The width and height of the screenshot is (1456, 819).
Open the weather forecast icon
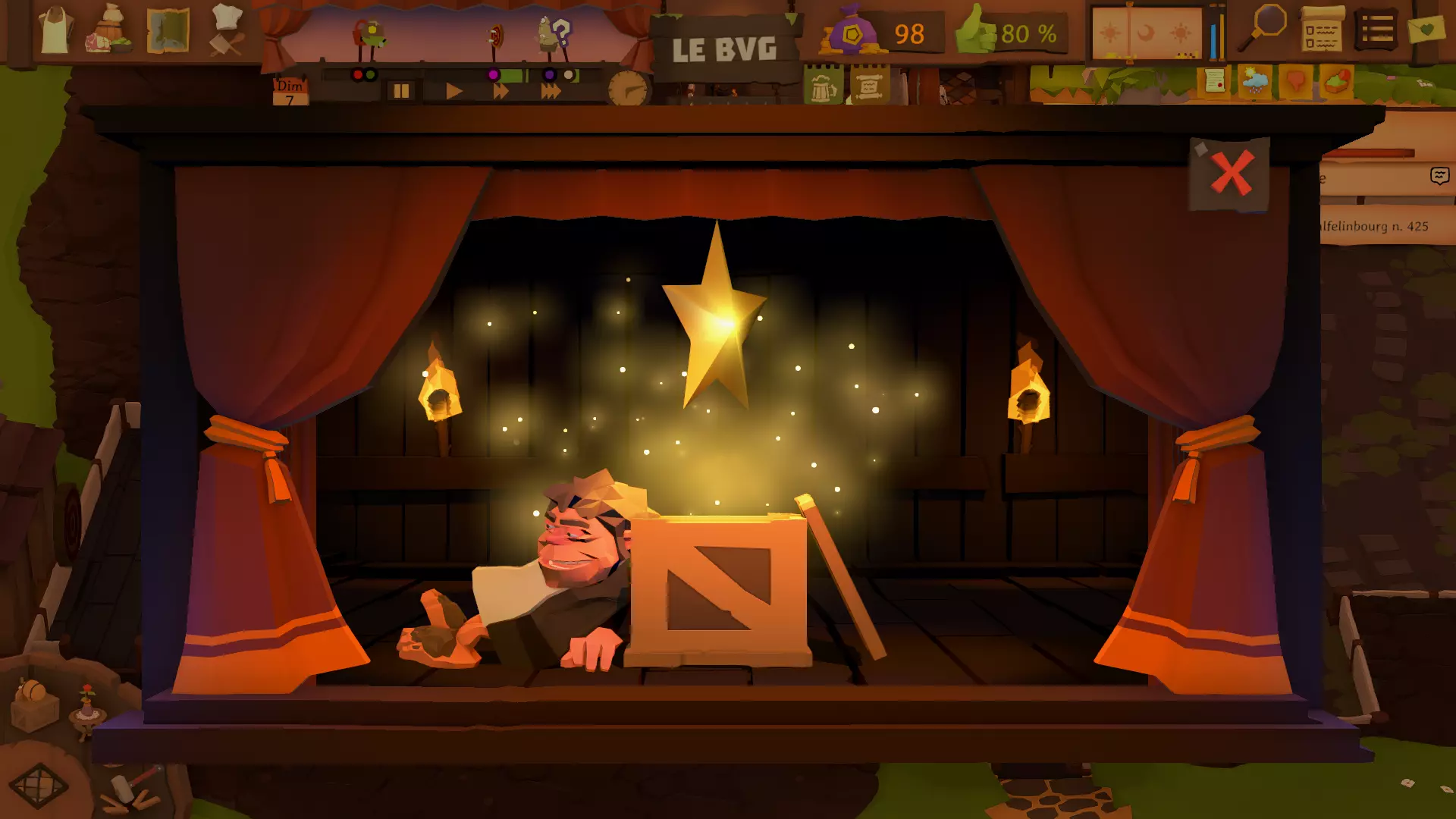pyautogui.click(x=1255, y=80)
